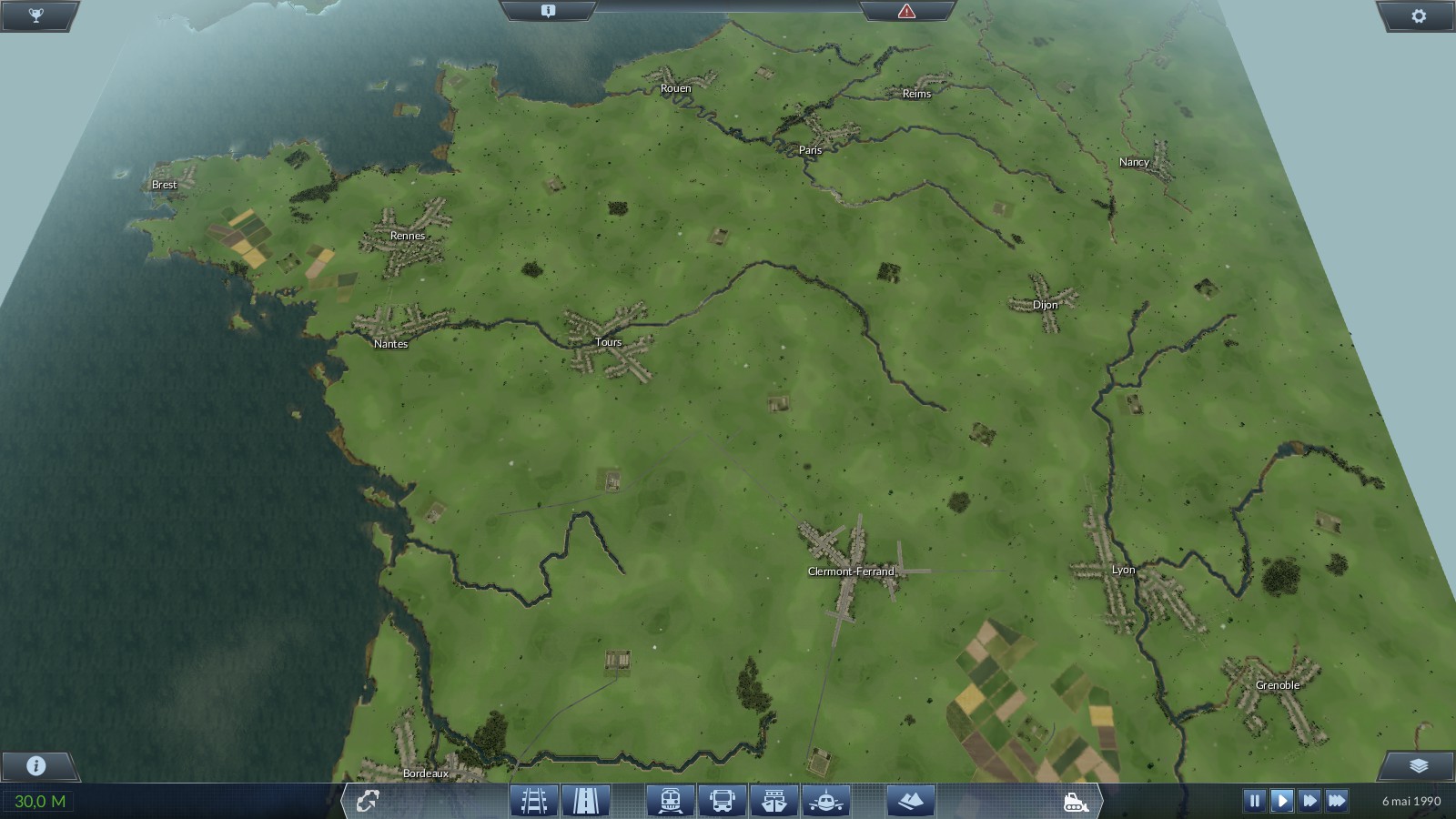
Task: Open the train vehicle menu
Action: point(671,801)
